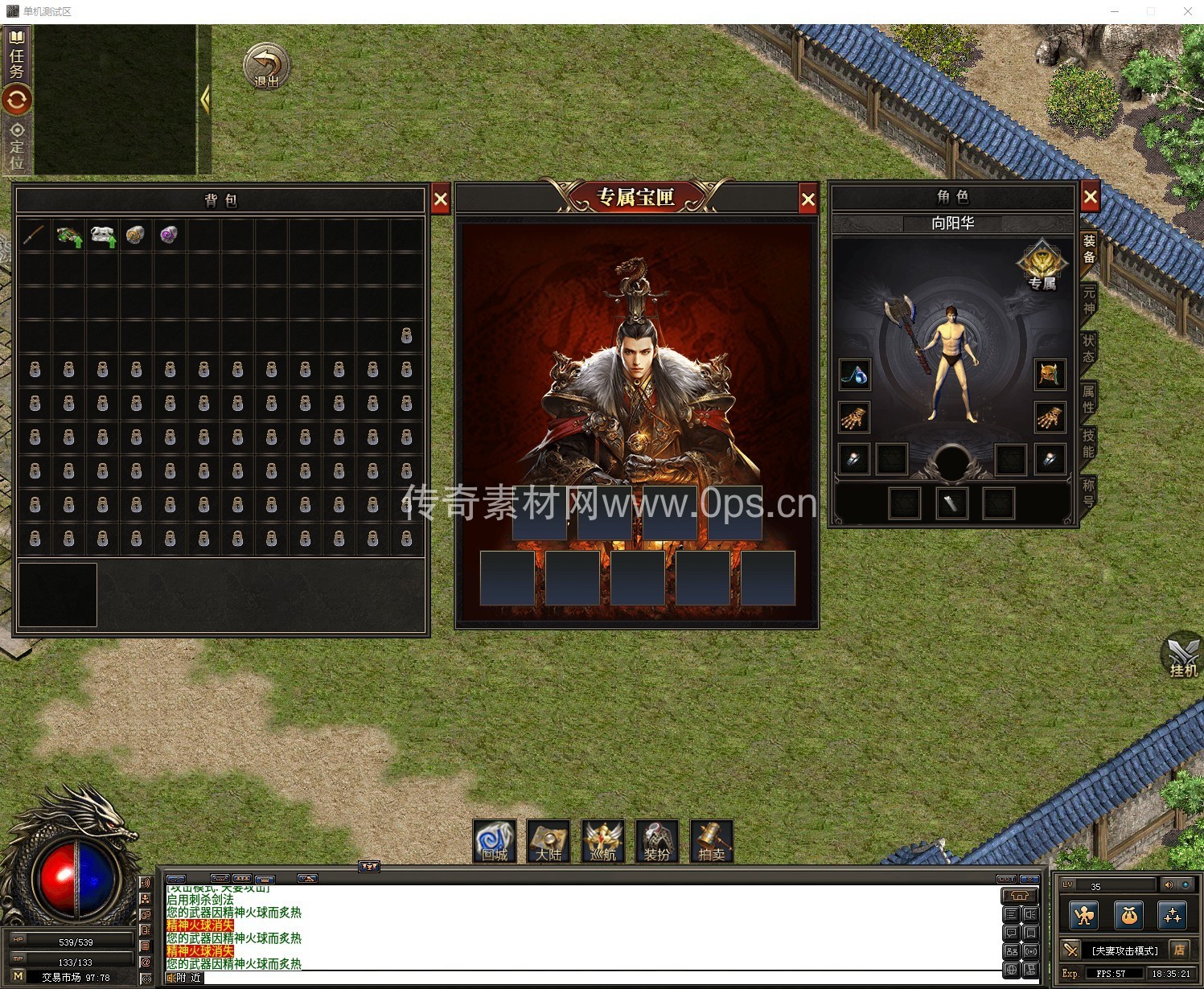The image size is (1204, 989).
Task: Use the 回城 return-to-town button
Action: [494, 841]
